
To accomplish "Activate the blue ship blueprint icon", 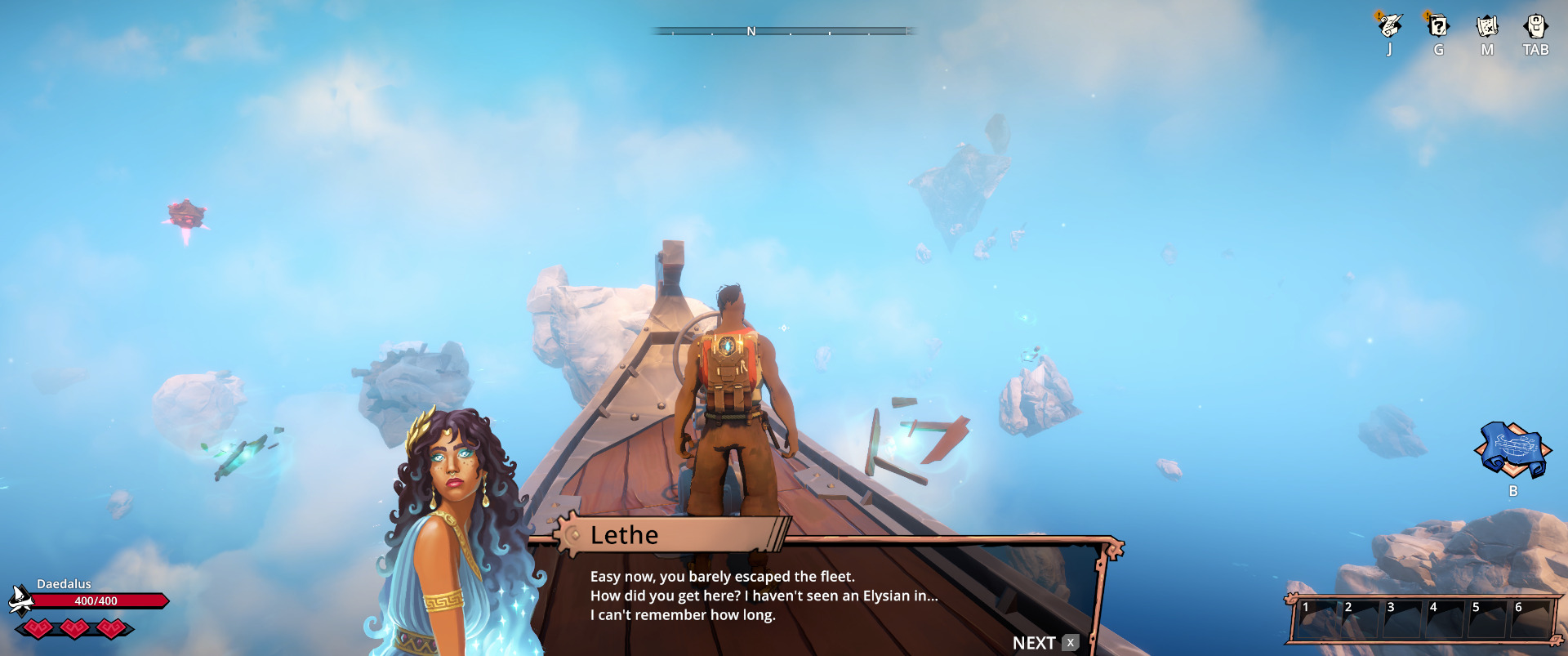I will pos(1512,449).
